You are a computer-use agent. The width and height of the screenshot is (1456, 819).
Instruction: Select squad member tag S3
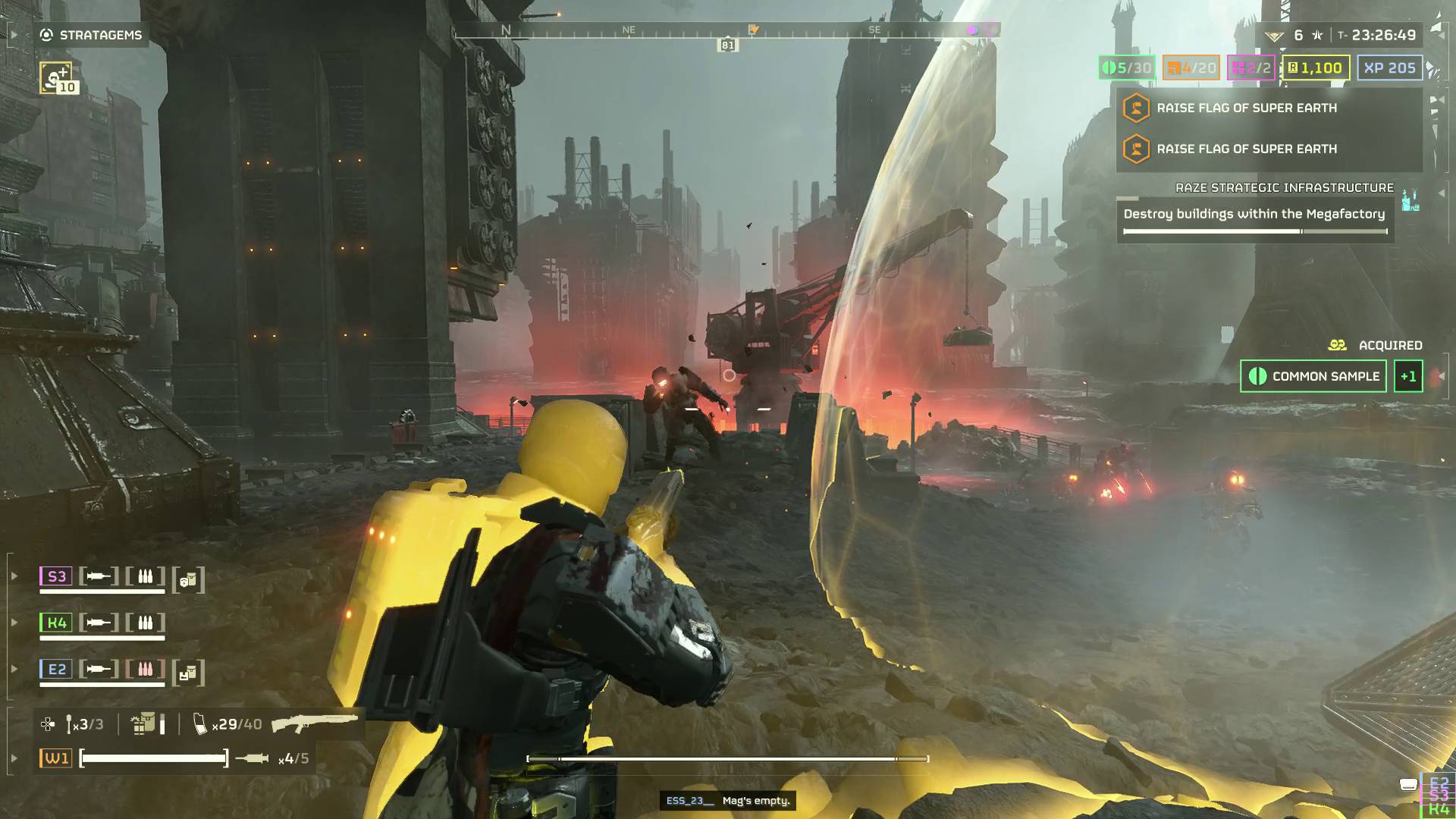(x=56, y=576)
